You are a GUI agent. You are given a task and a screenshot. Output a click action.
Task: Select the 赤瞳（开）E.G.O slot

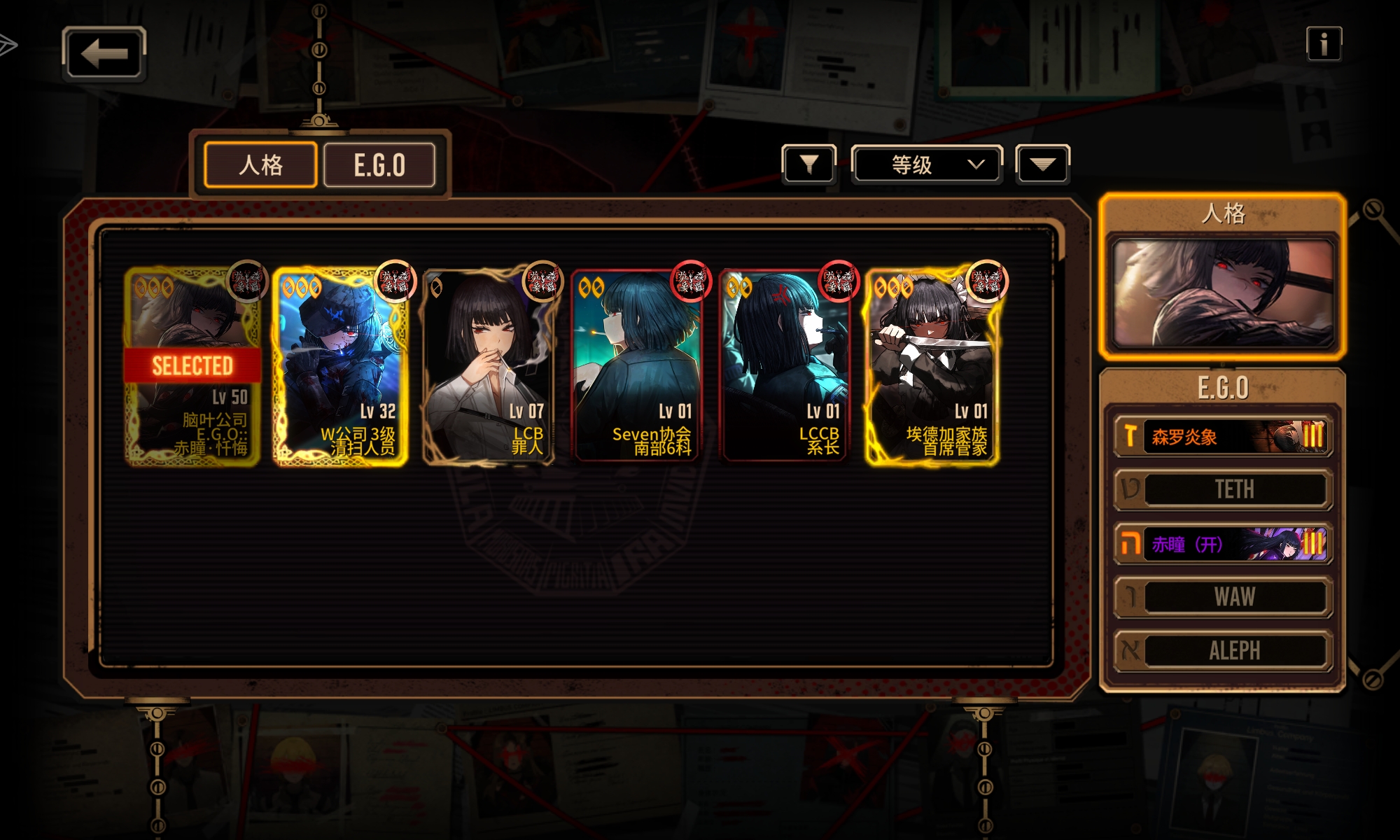pyautogui.click(x=1223, y=544)
